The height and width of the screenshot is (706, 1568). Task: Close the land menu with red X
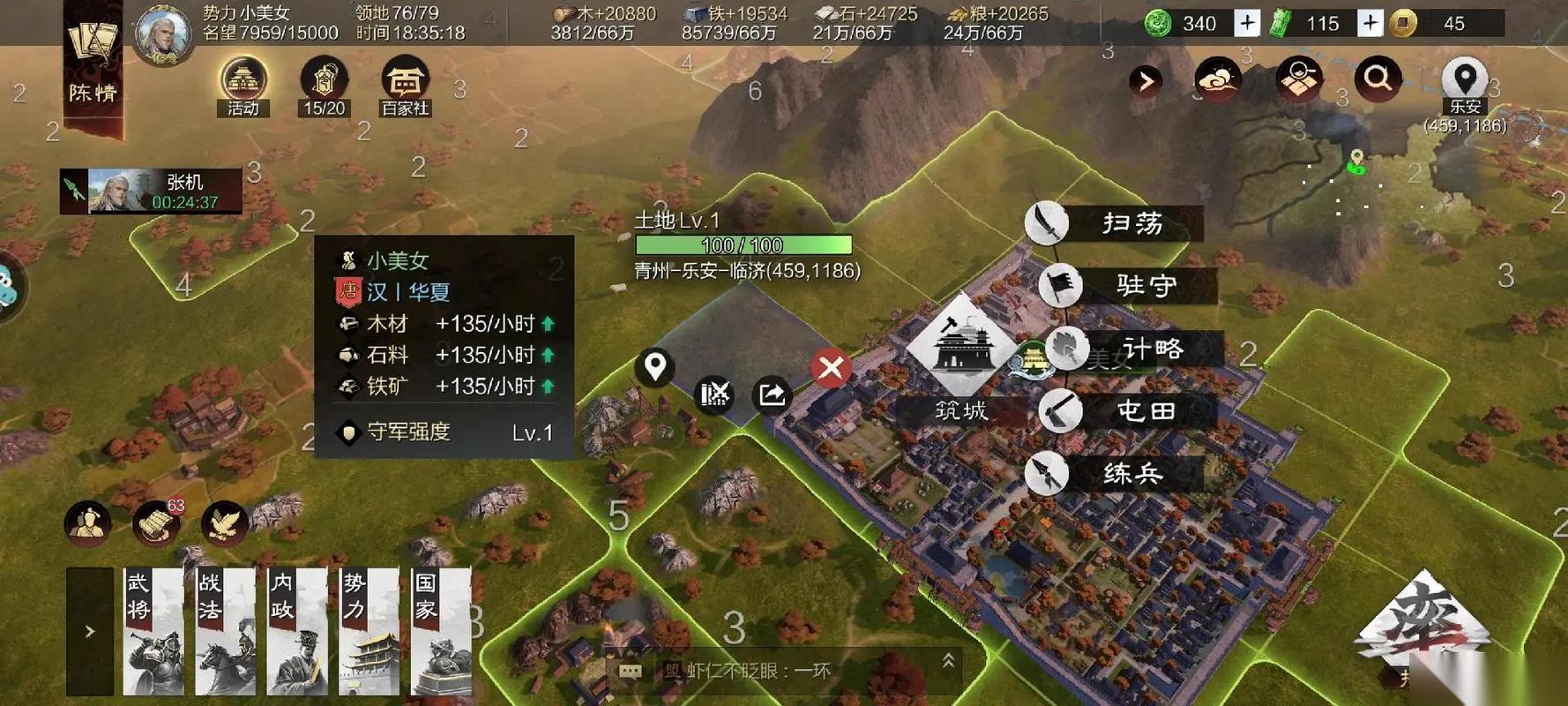(831, 367)
